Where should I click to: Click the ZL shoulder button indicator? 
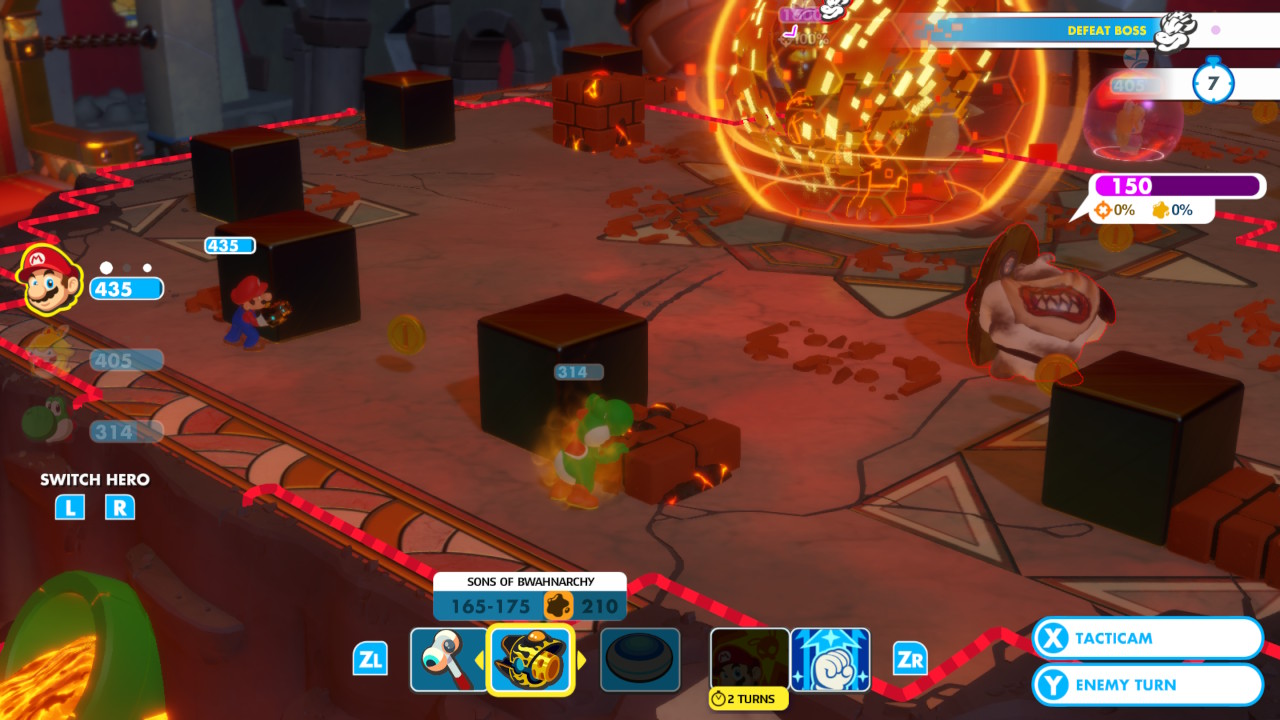click(x=370, y=659)
